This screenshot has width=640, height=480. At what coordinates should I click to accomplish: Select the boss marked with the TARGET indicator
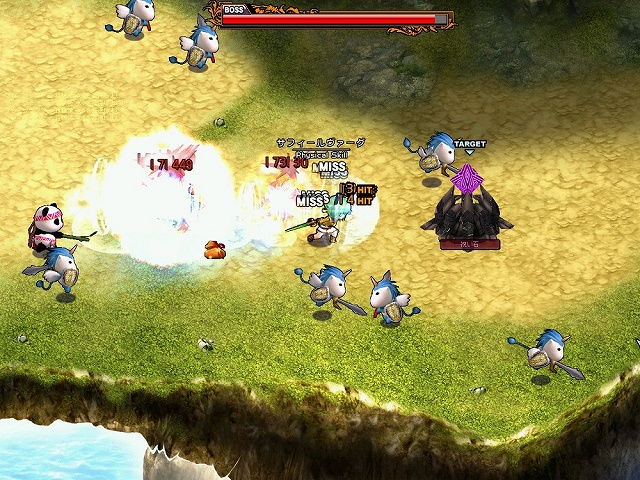[466, 212]
